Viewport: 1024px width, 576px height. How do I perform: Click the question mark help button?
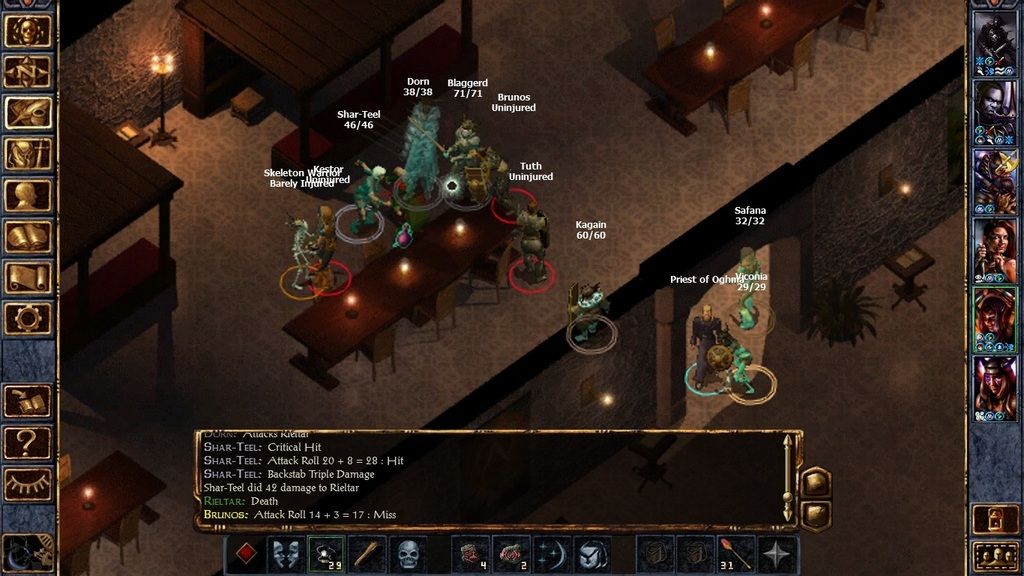point(28,441)
